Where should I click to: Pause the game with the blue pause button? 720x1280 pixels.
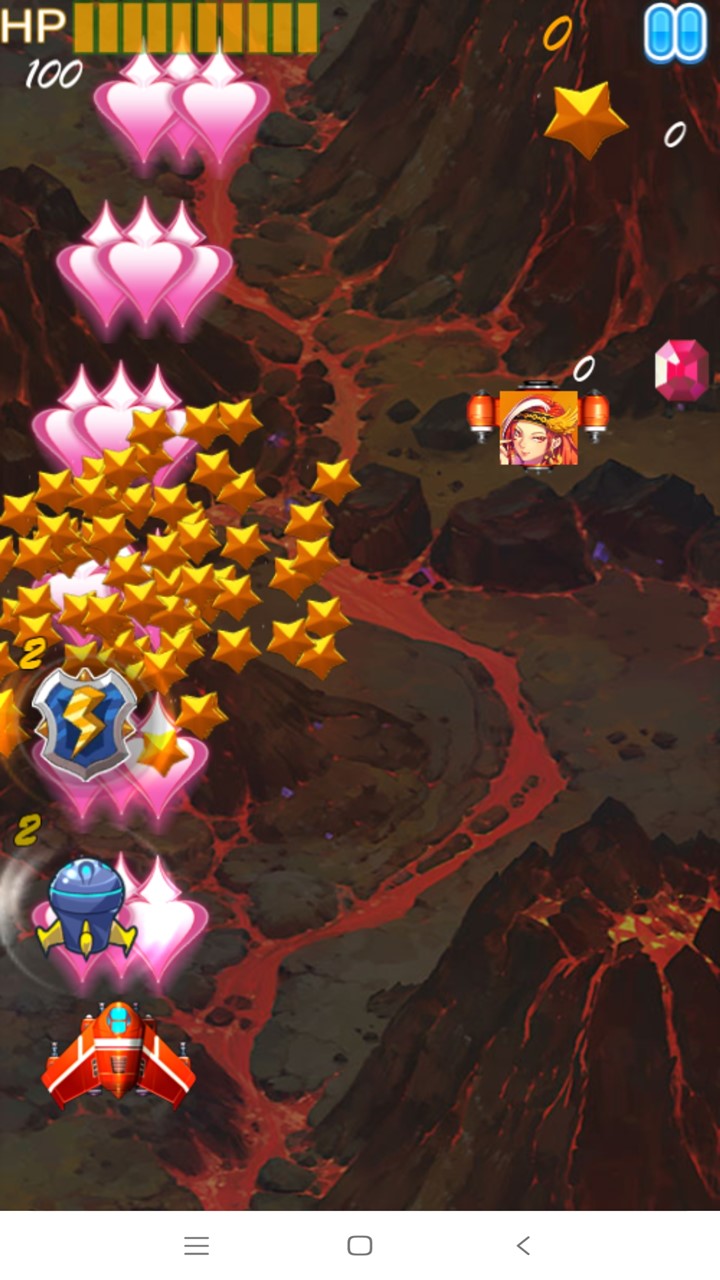tap(675, 33)
